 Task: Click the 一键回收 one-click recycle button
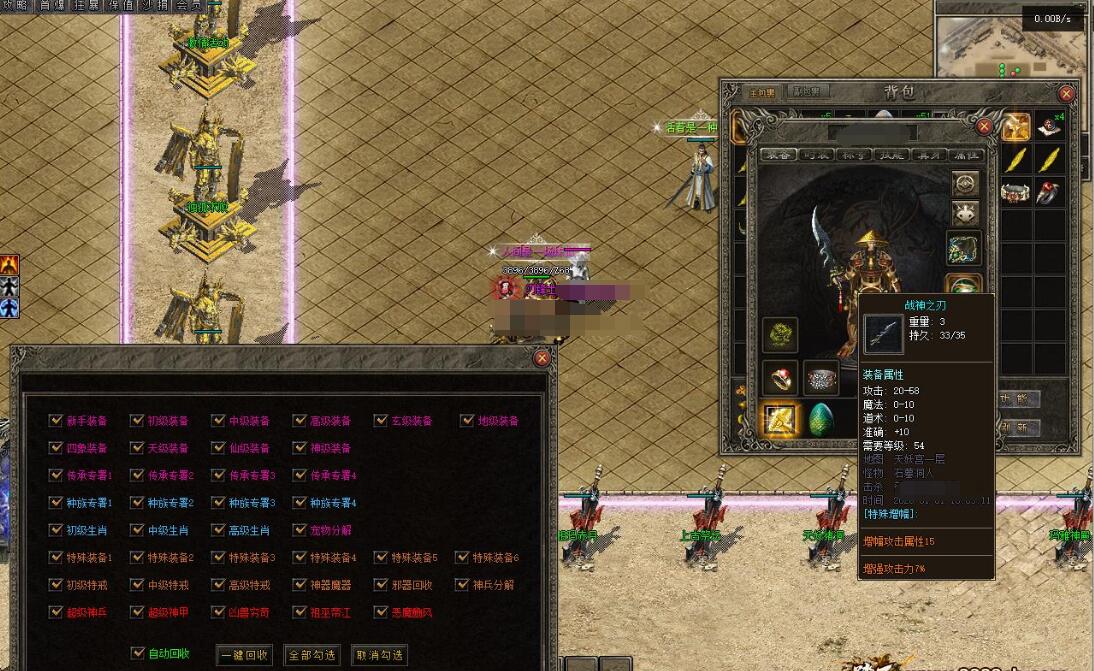point(244,656)
